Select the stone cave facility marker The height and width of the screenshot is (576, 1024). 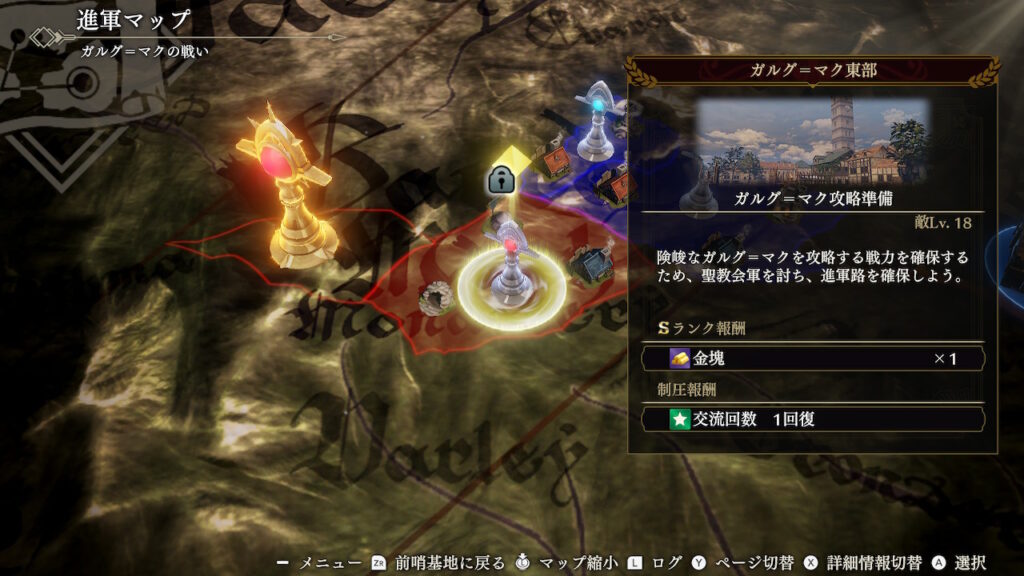[435, 295]
